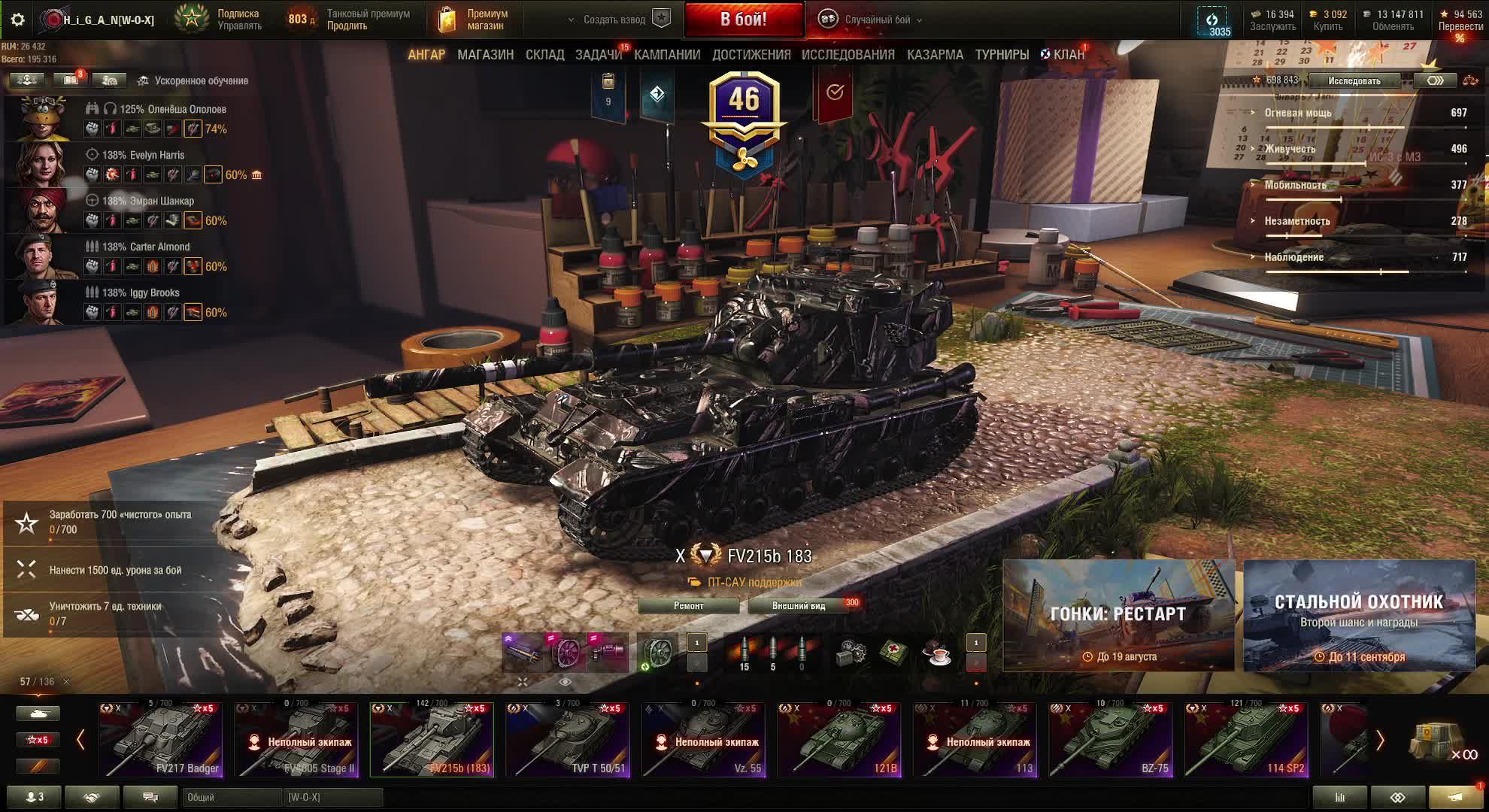Click the Исследовать button

[x=1354, y=80]
